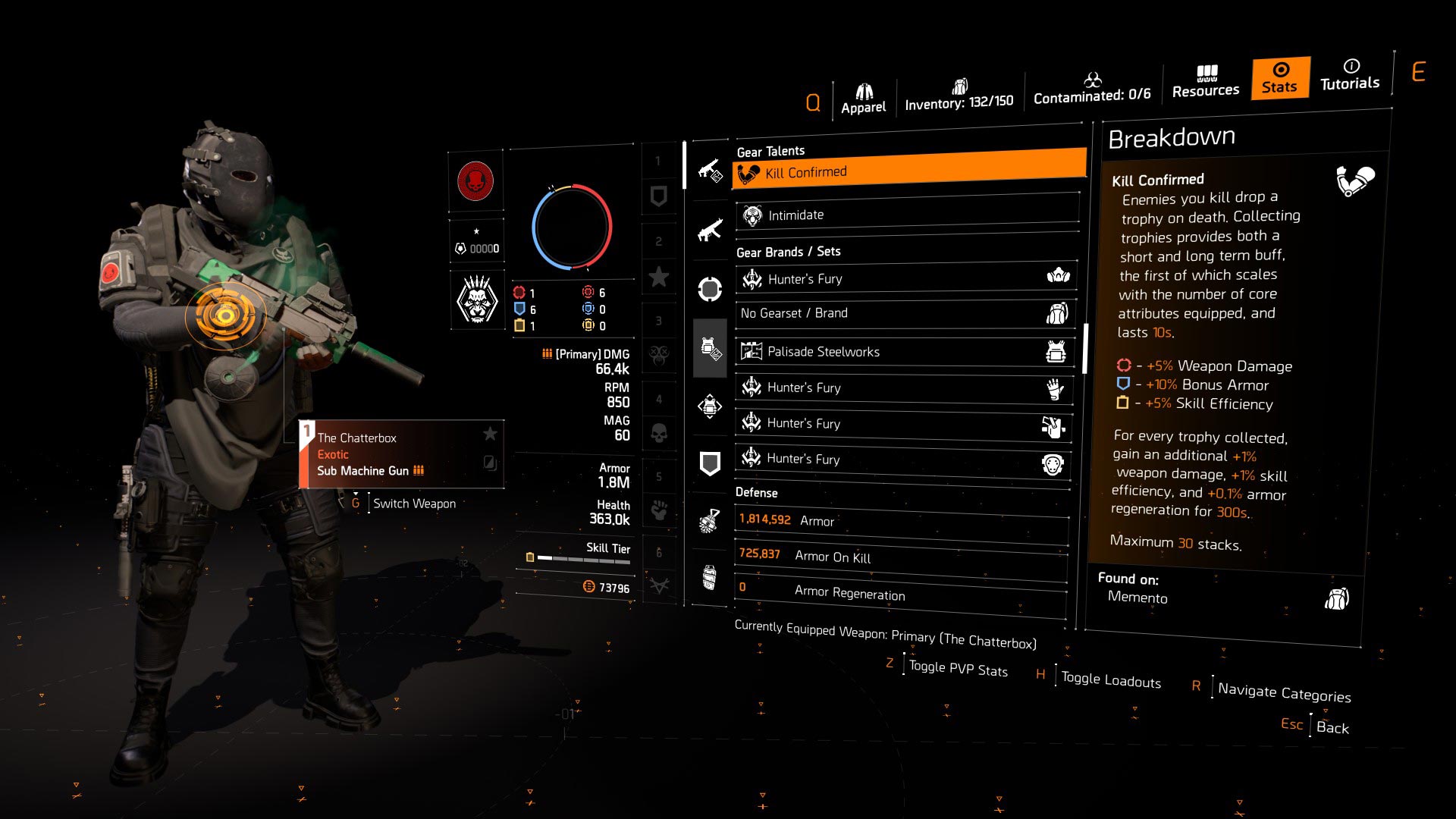Click the Switch Weapon button
Screen dimensions: 1456x819
pyautogui.click(x=413, y=503)
